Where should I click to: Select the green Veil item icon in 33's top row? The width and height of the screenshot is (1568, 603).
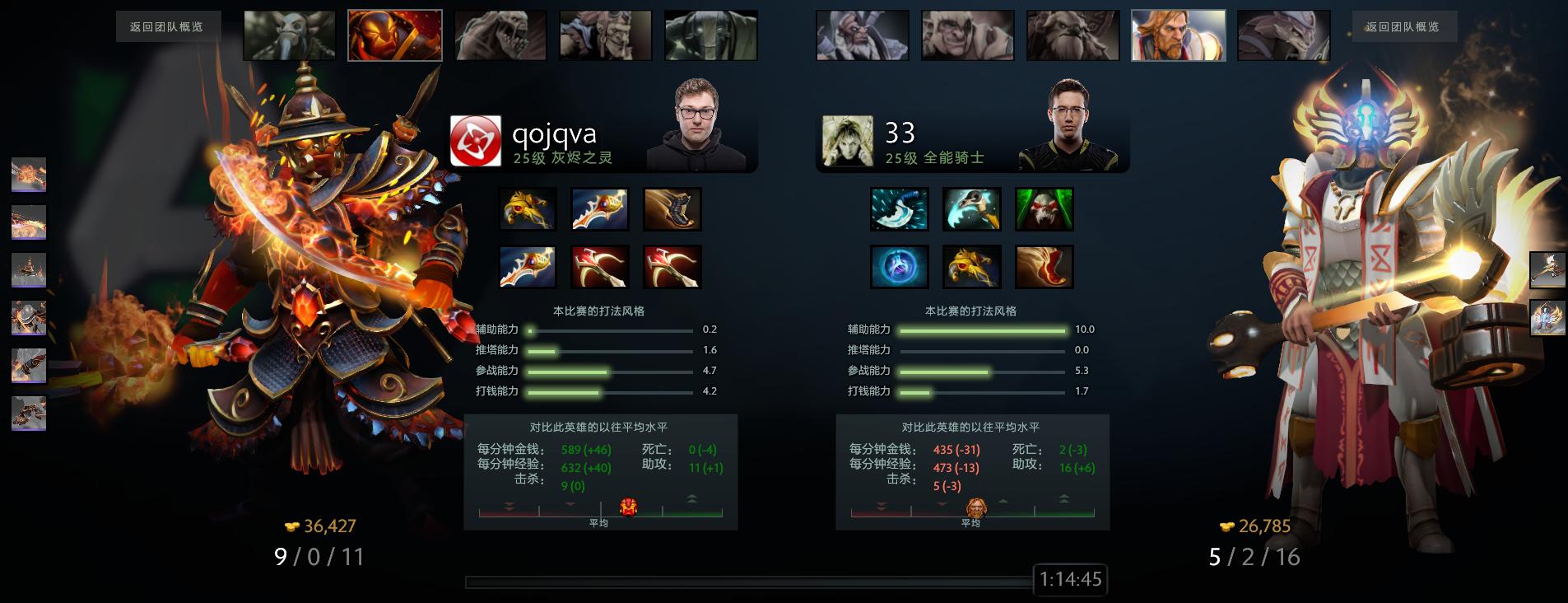(1043, 208)
